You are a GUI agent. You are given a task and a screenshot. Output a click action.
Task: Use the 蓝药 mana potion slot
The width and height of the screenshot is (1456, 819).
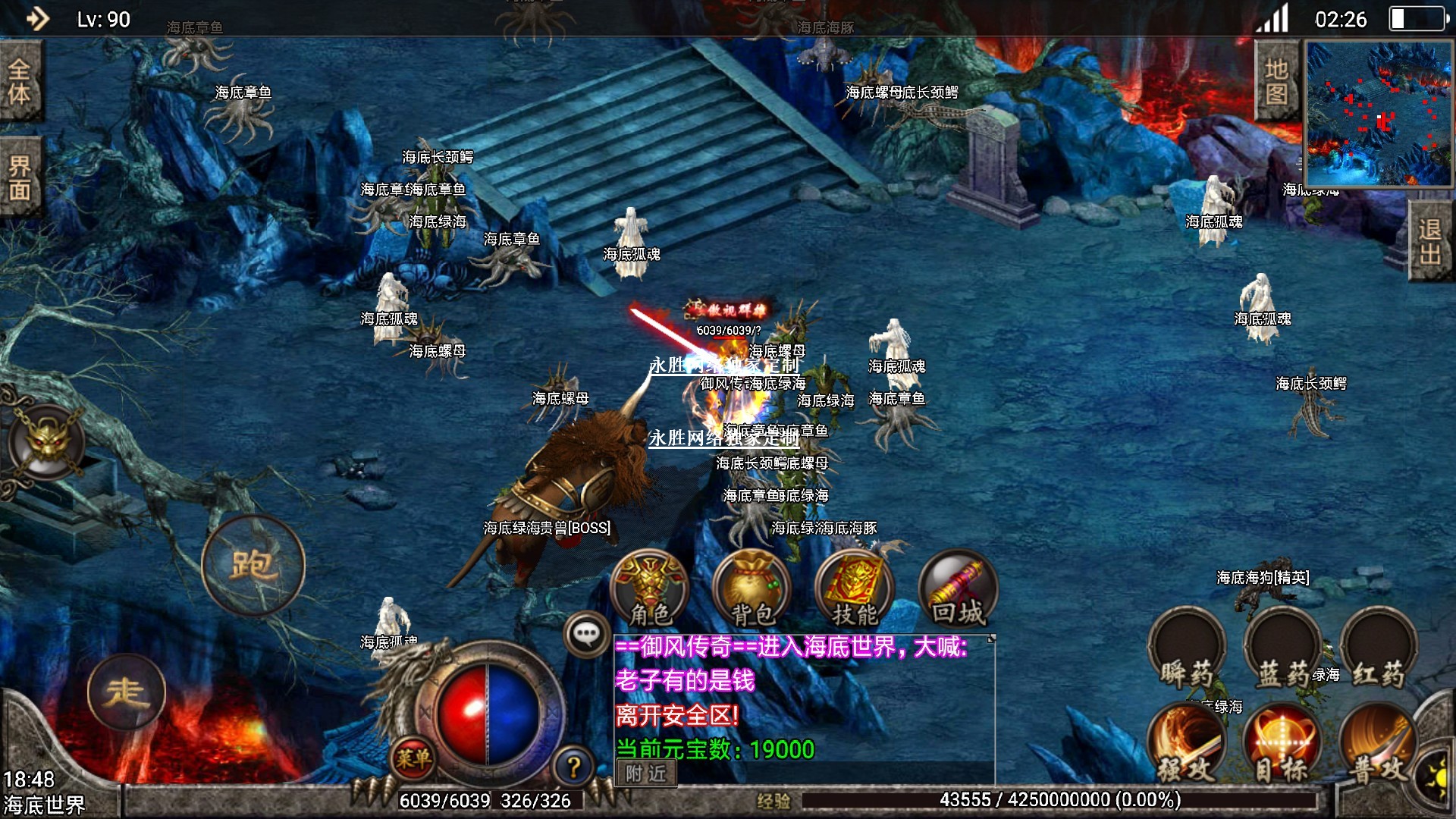tap(1283, 651)
